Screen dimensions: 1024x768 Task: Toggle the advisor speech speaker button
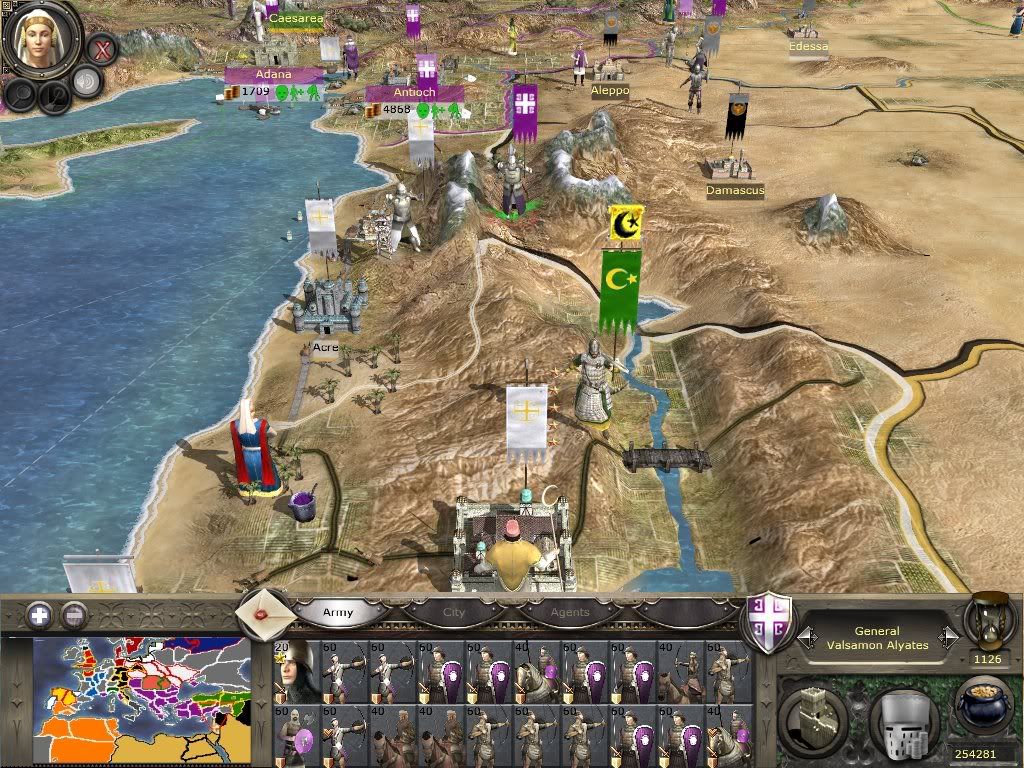coord(87,82)
